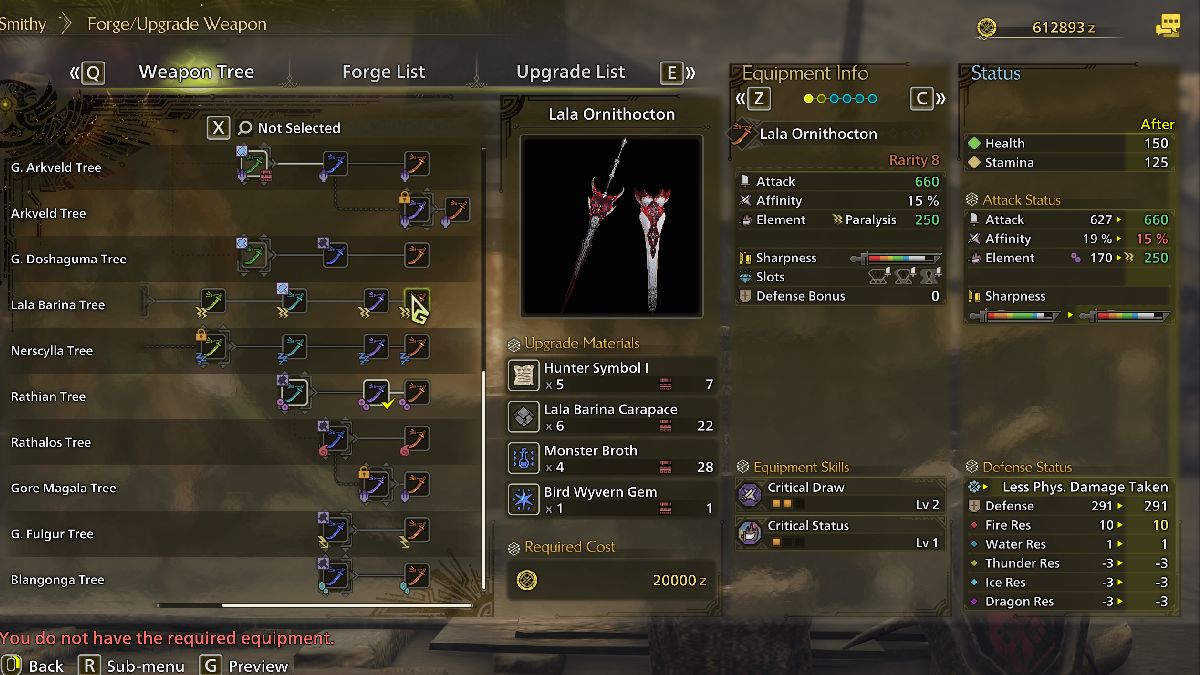Select the G. Doshaguma Tree row

point(68,259)
